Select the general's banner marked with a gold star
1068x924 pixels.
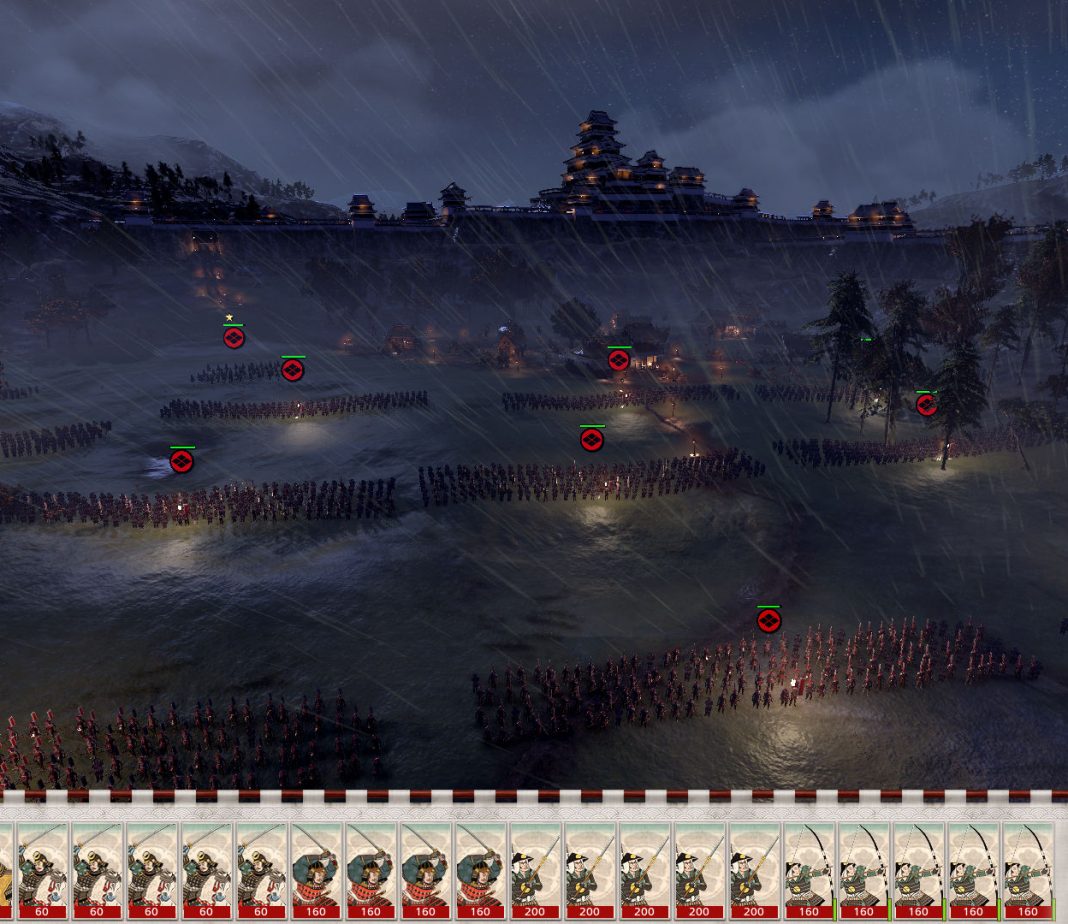[x=233, y=337]
